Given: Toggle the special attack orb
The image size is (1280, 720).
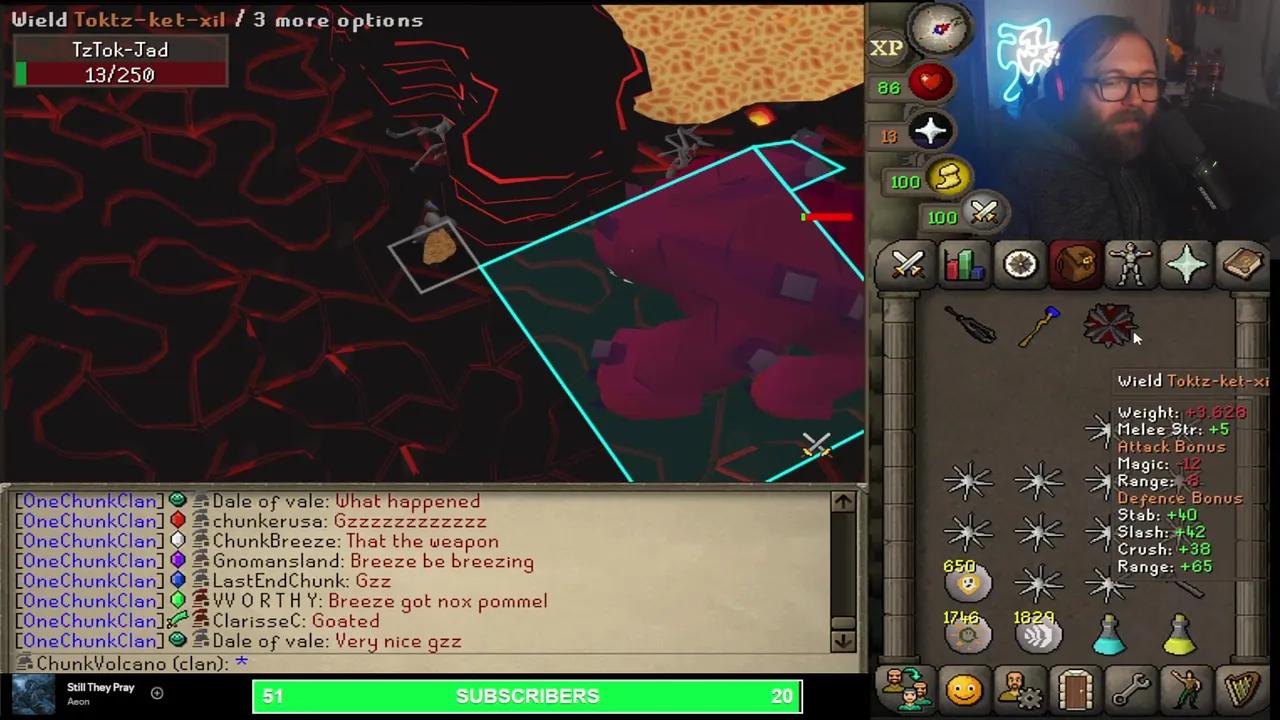Looking at the screenshot, I should coord(984,211).
